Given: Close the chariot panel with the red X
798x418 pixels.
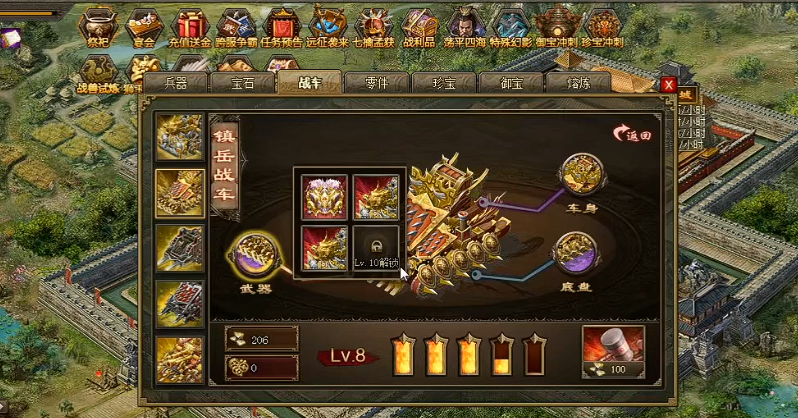Looking at the screenshot, I should [x=668, y=85].
